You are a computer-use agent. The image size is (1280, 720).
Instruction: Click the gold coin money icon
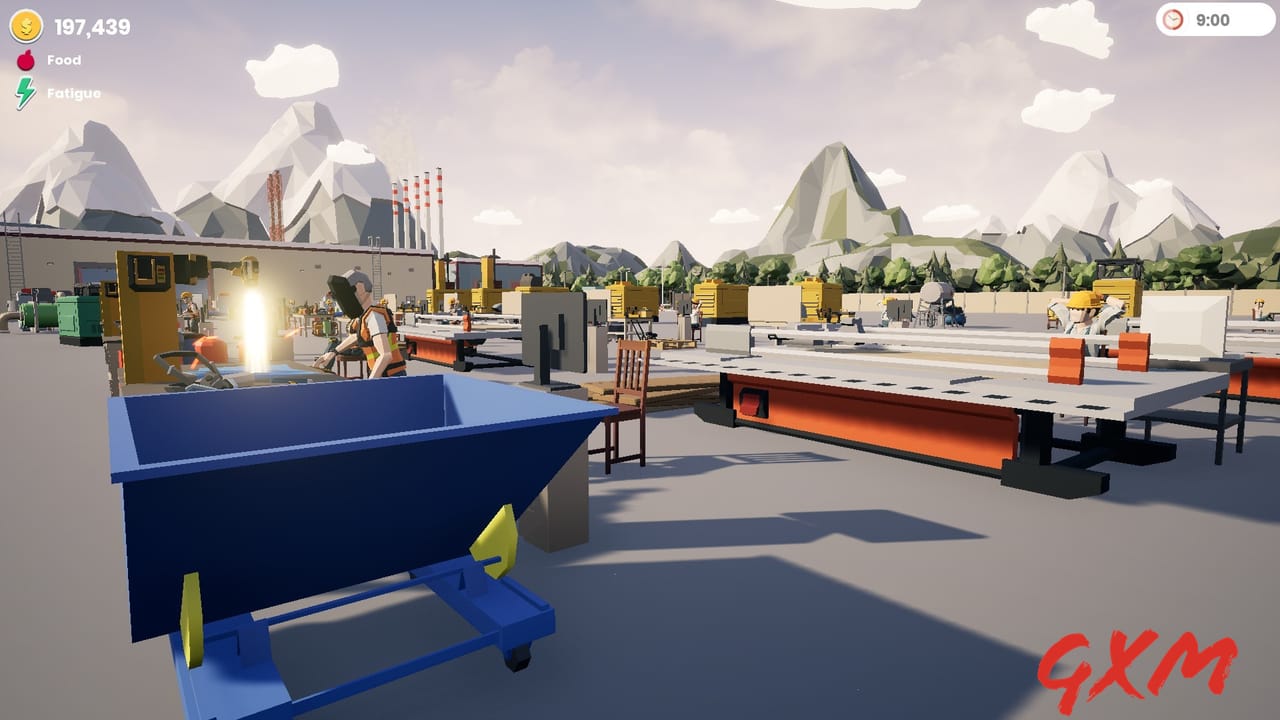pos(26,27)
